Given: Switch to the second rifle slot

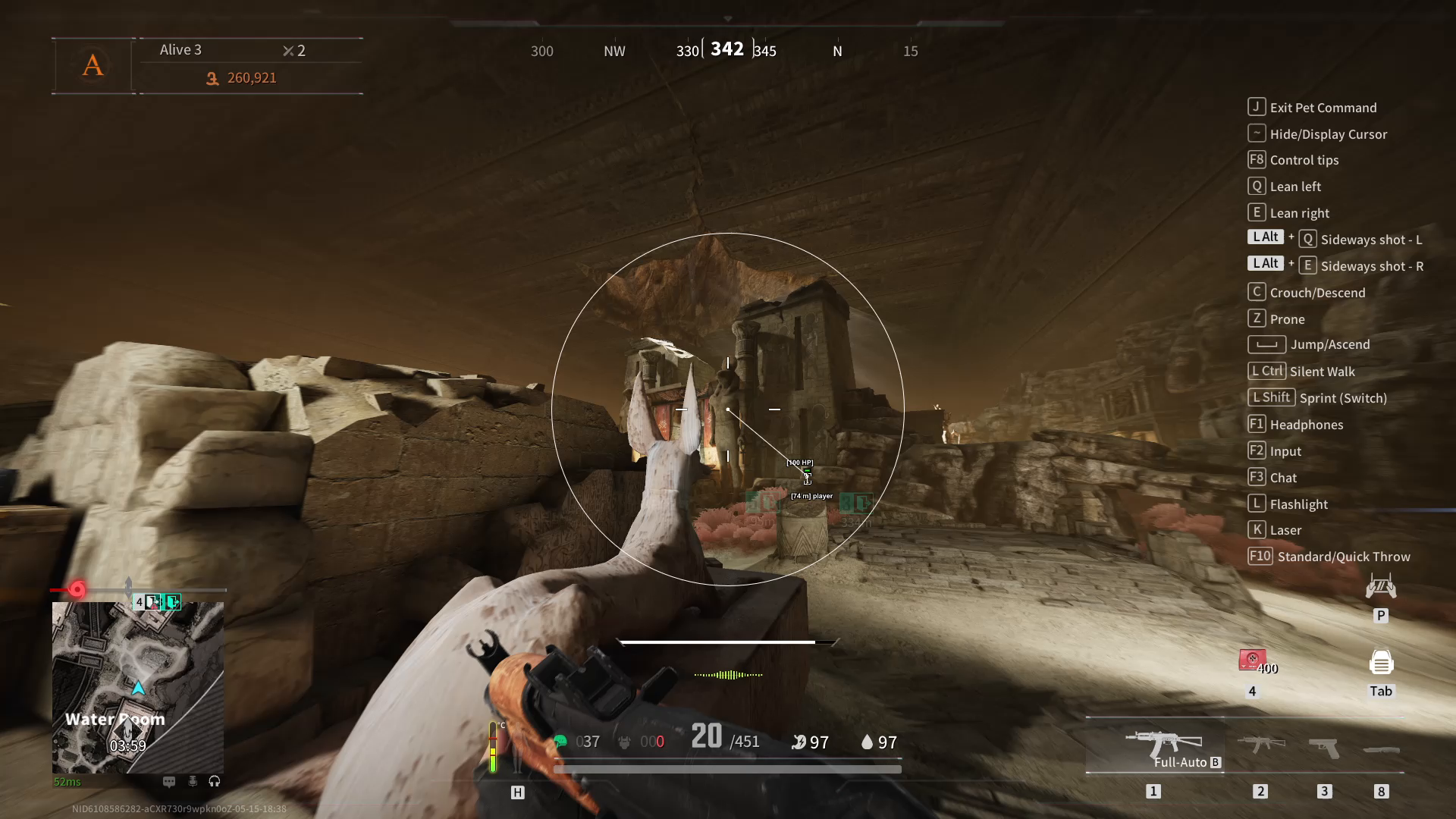Looking at the screenshot, I should tap(1260, 744).
